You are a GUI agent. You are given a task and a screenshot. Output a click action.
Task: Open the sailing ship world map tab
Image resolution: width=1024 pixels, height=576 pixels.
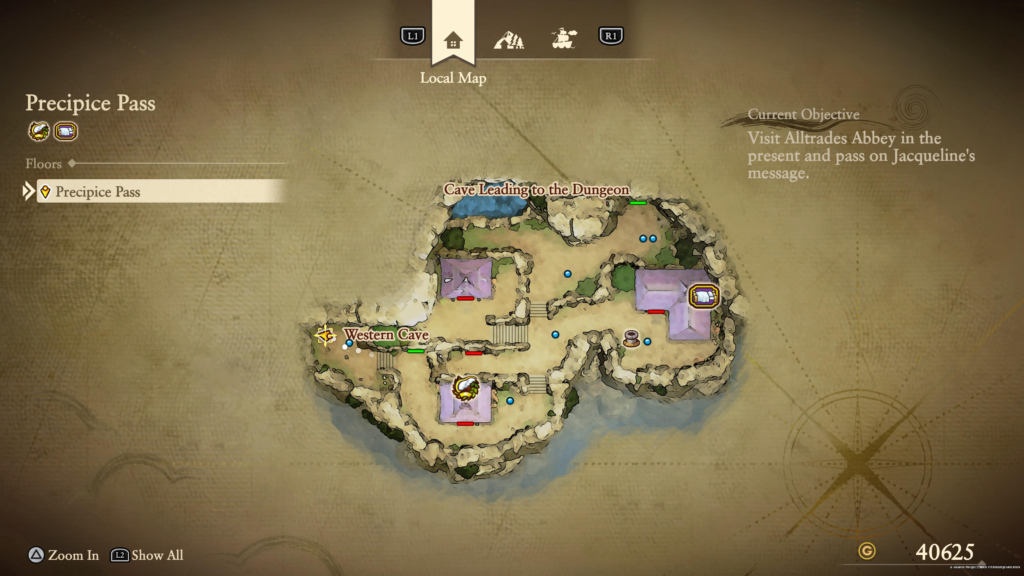click(x=564, y=39)
